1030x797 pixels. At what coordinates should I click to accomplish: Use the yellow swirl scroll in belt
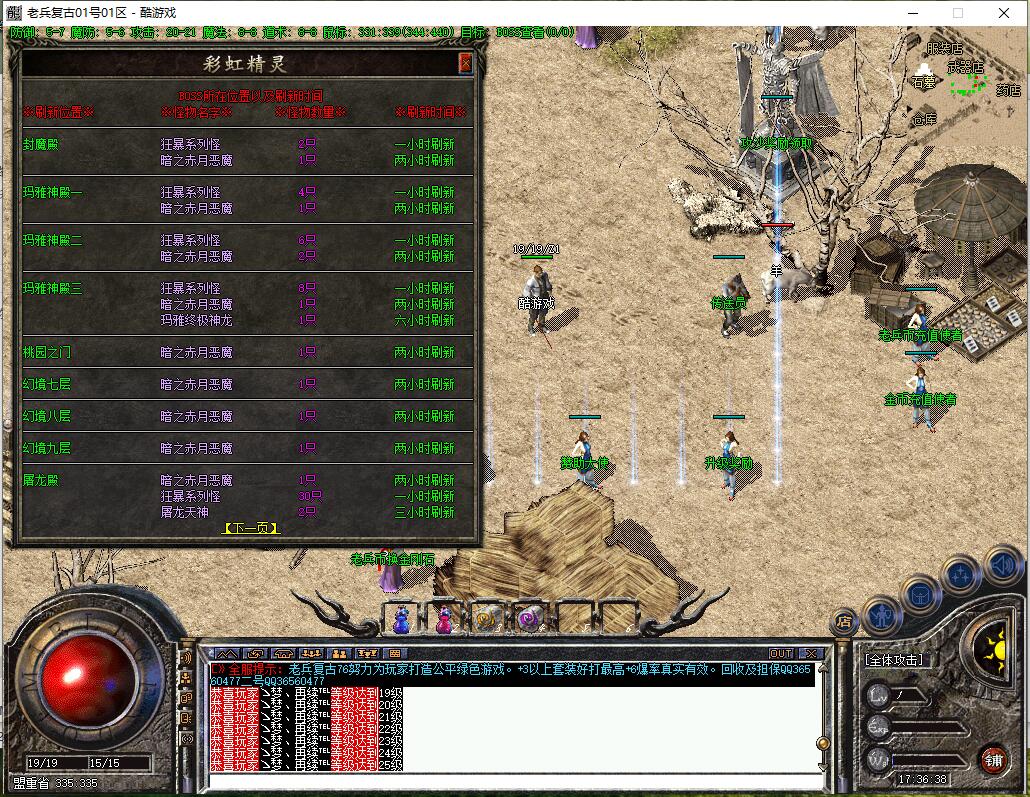tap(487, 620)
